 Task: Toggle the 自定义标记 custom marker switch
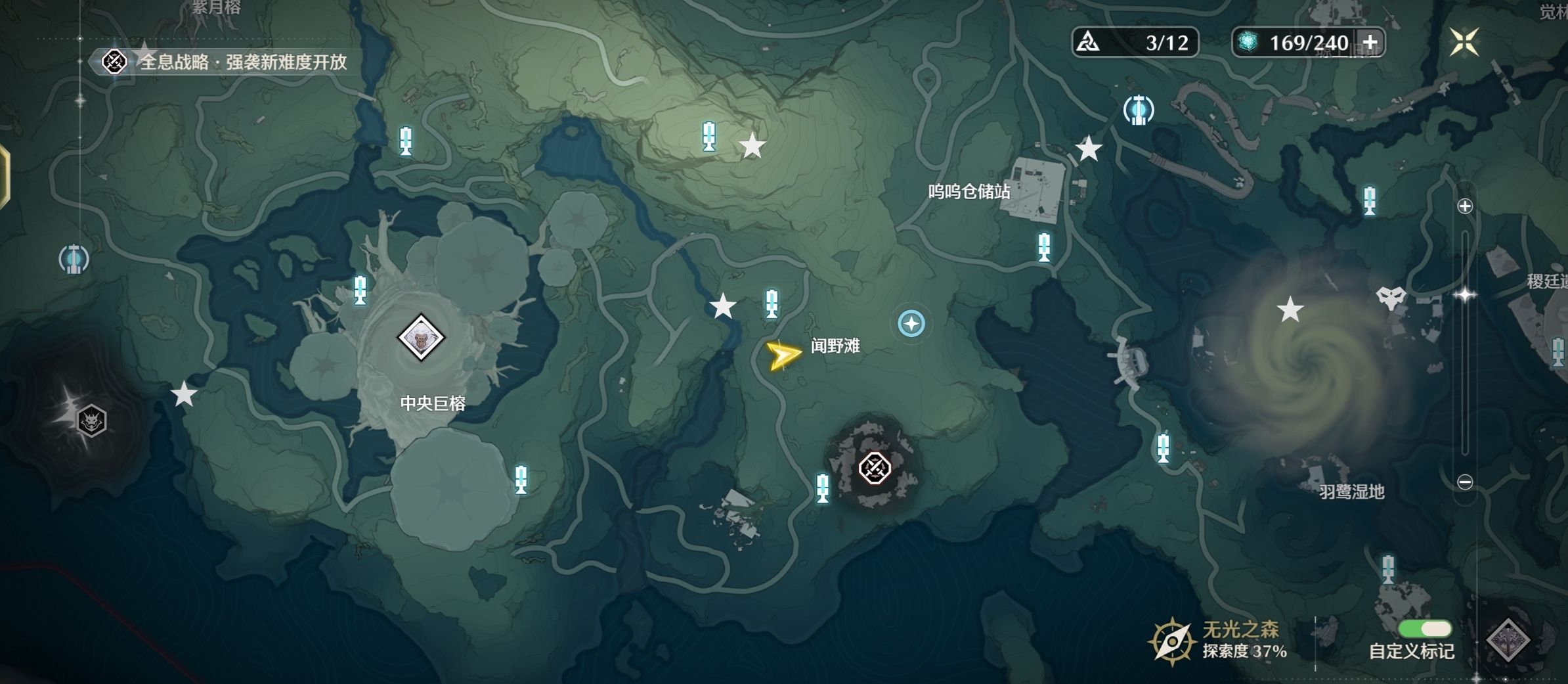coord(1425,629)
